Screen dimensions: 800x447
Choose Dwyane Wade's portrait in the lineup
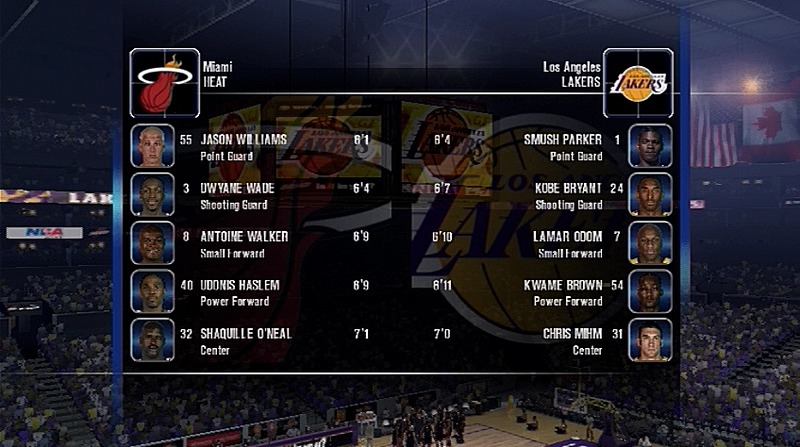[x=152, y=194]
